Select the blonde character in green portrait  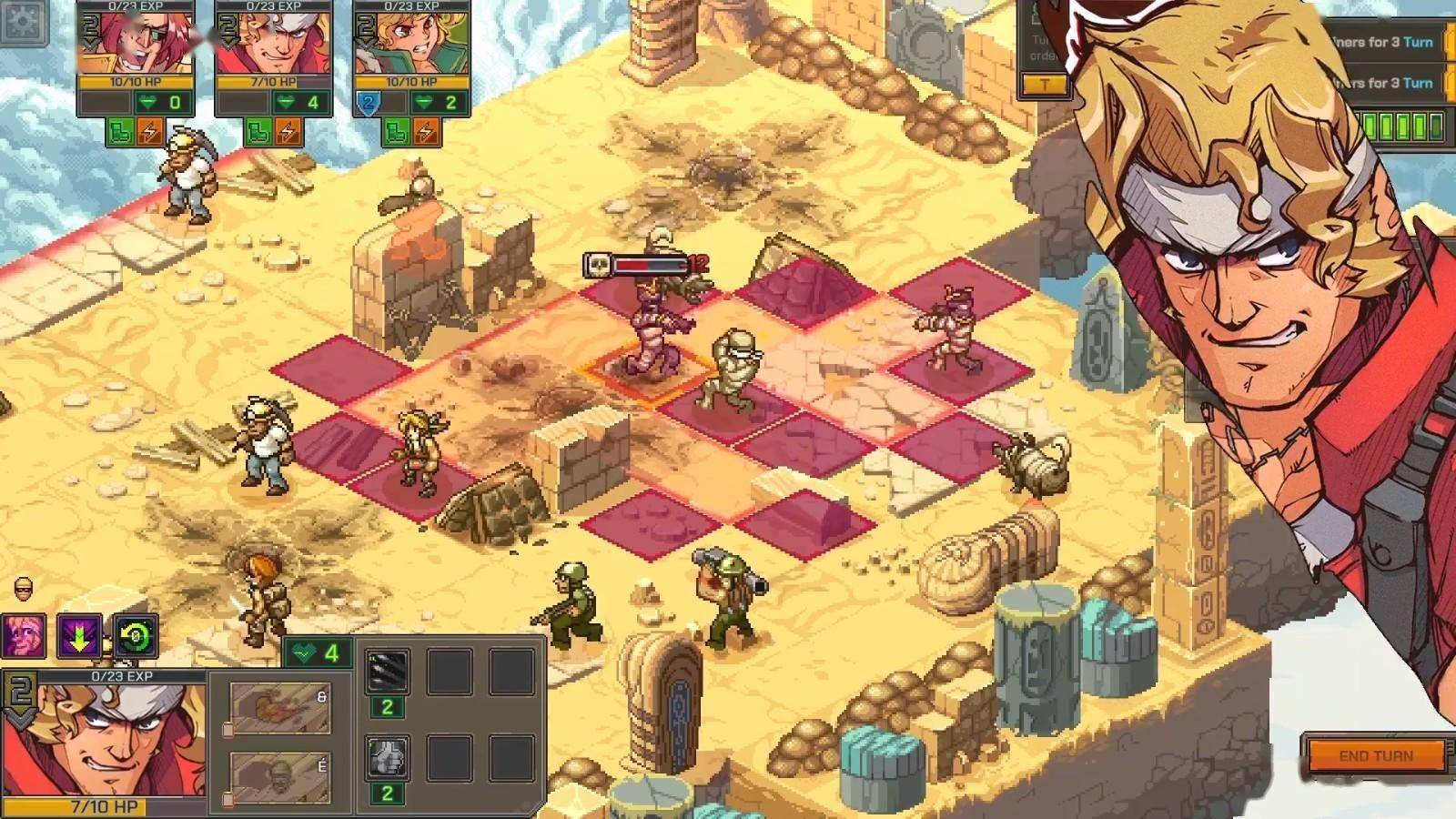pyautogui.click(x=412, y=43)
